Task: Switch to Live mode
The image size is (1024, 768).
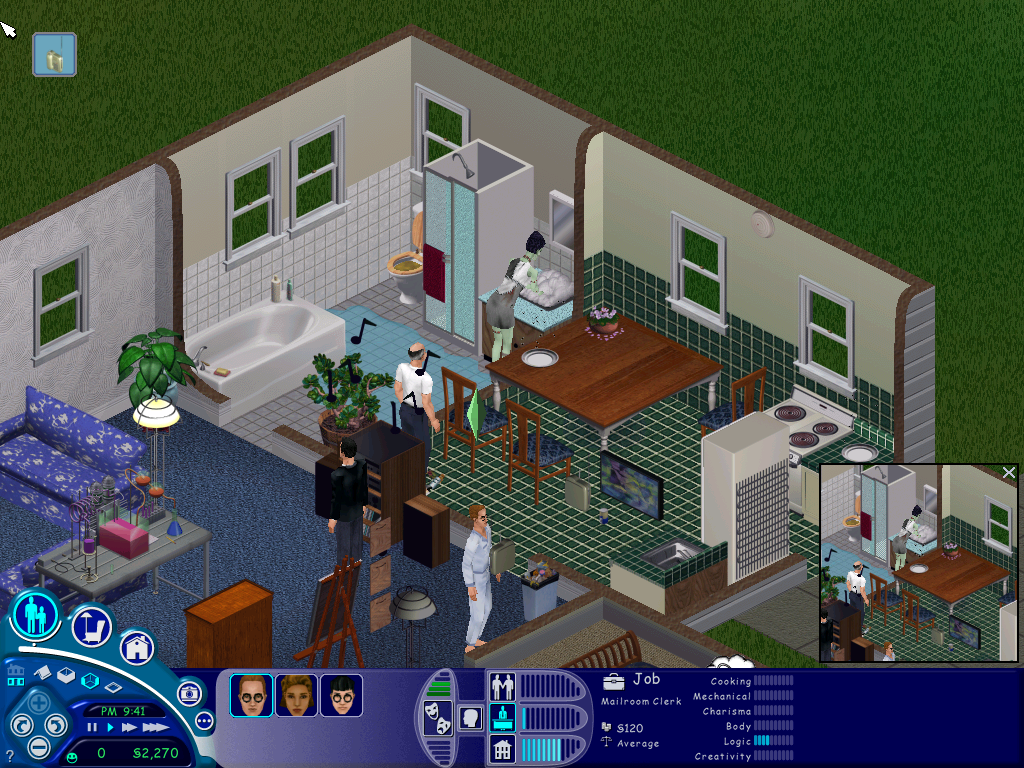Action: pos(35,615)
